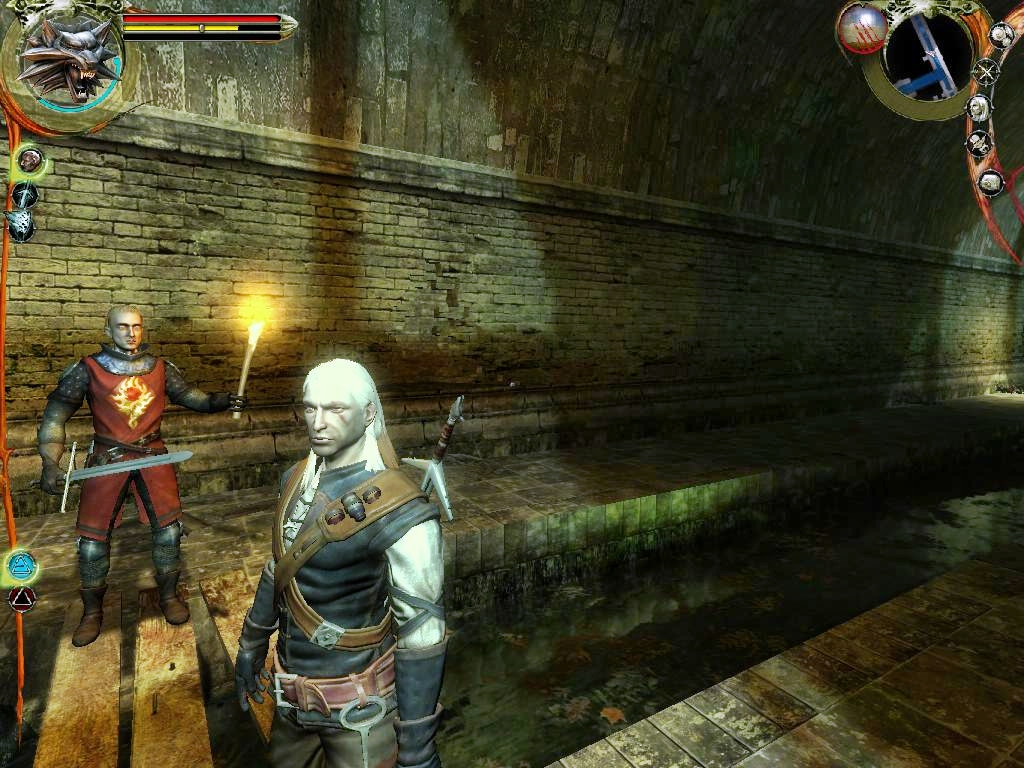Open the top icon beside the minimap
Viewport: 1024px width, 768px height.
click(1001, 34)
